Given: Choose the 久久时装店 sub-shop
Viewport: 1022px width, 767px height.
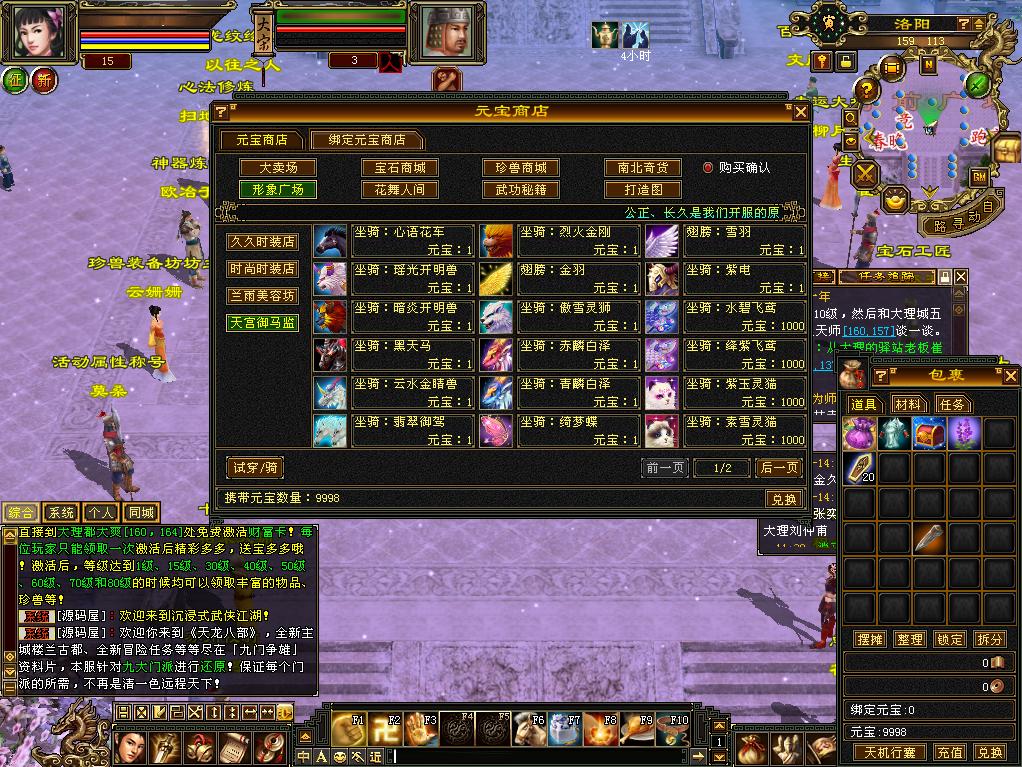Looking at the screenshot, I should tap(262, 242).
